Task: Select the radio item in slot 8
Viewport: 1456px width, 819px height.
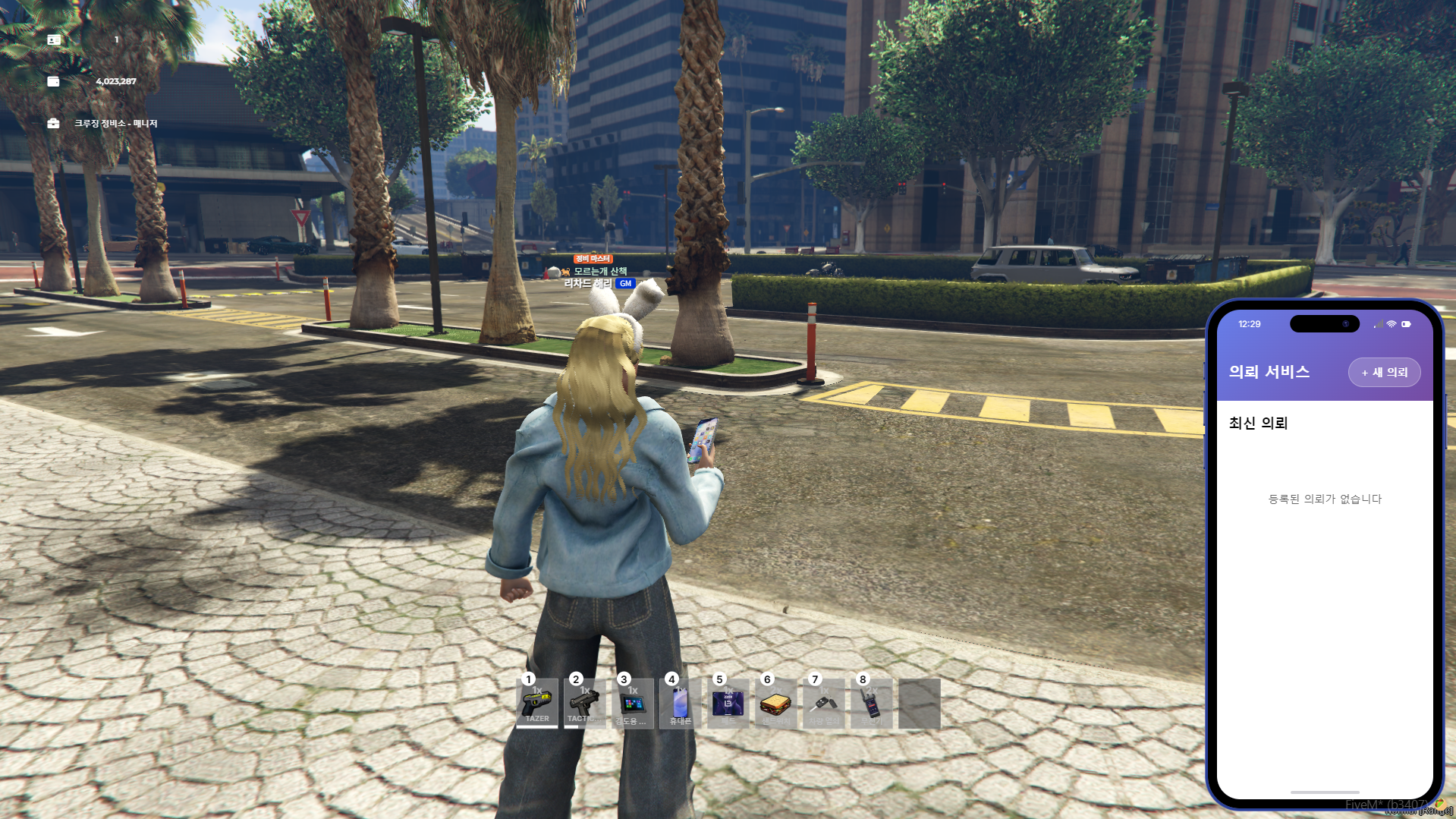Action: coord(872,704)
